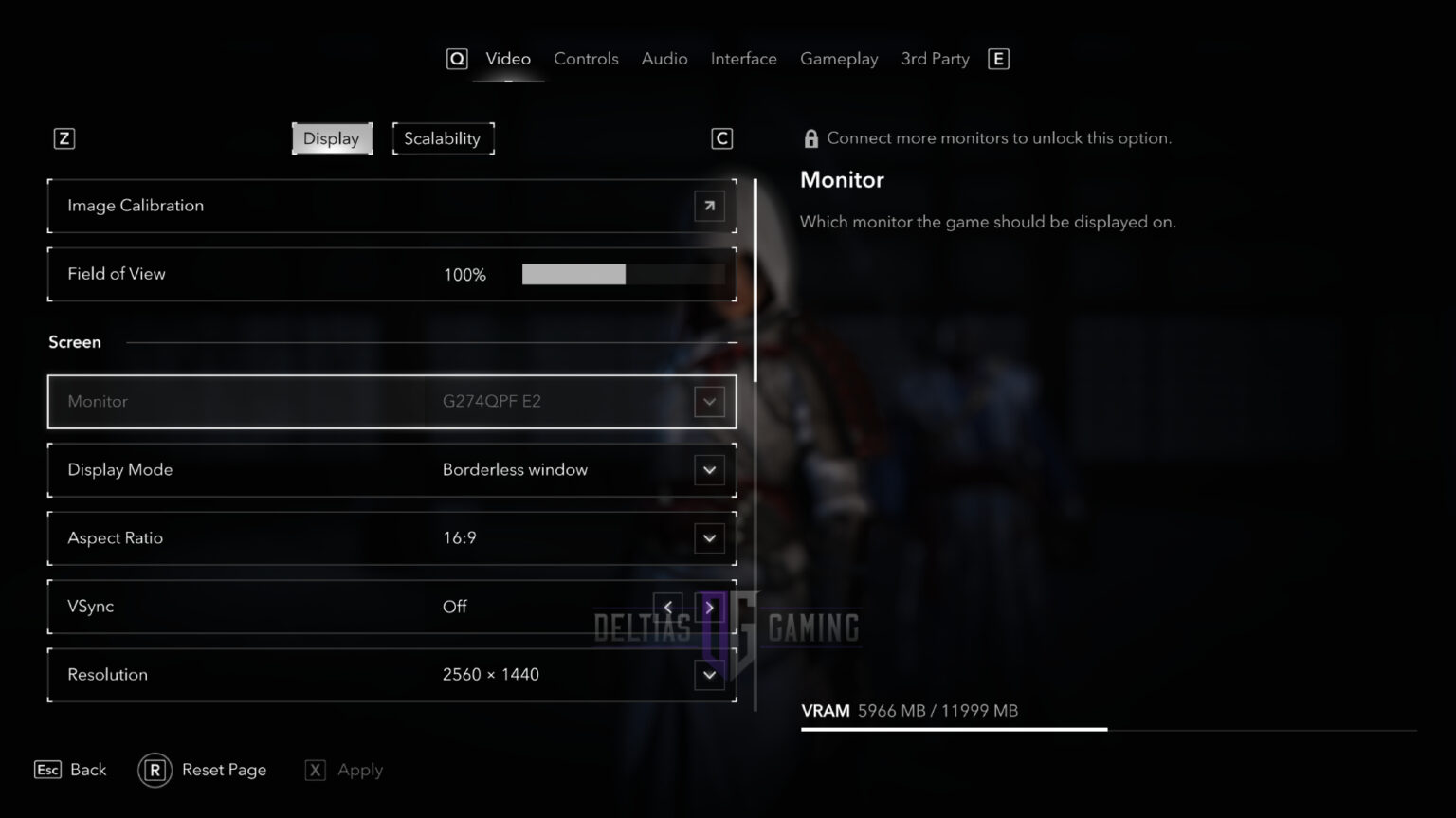This screenshot has width=1456, height=818.
Task: Click the lock icon beside the monitor notice
Action: (811, 137)
